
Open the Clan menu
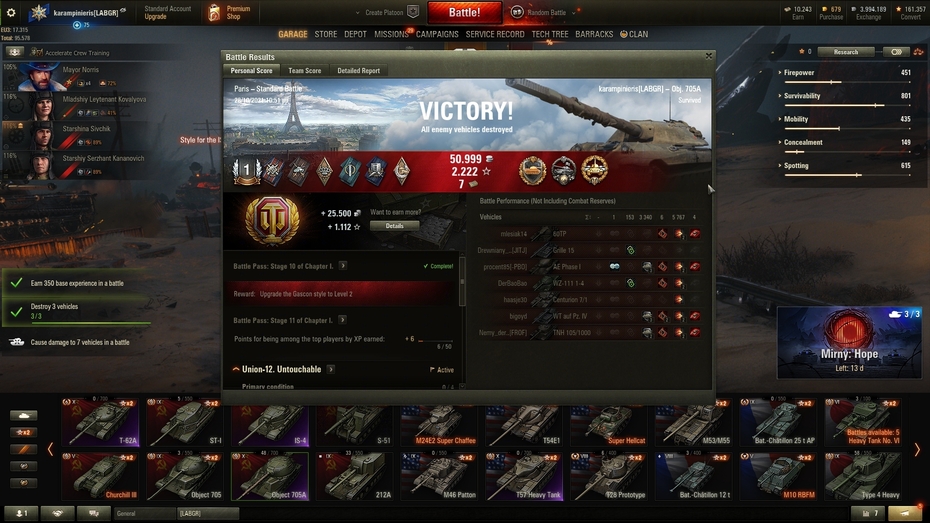(x=634, y=34)
